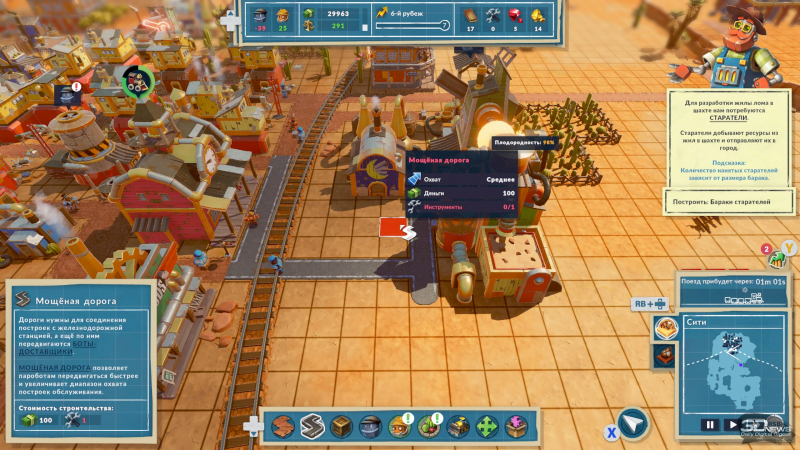Viewport: 800px width, 450px height.
Task: Pause the game with minimap pause button
Action: click(709, 424)
